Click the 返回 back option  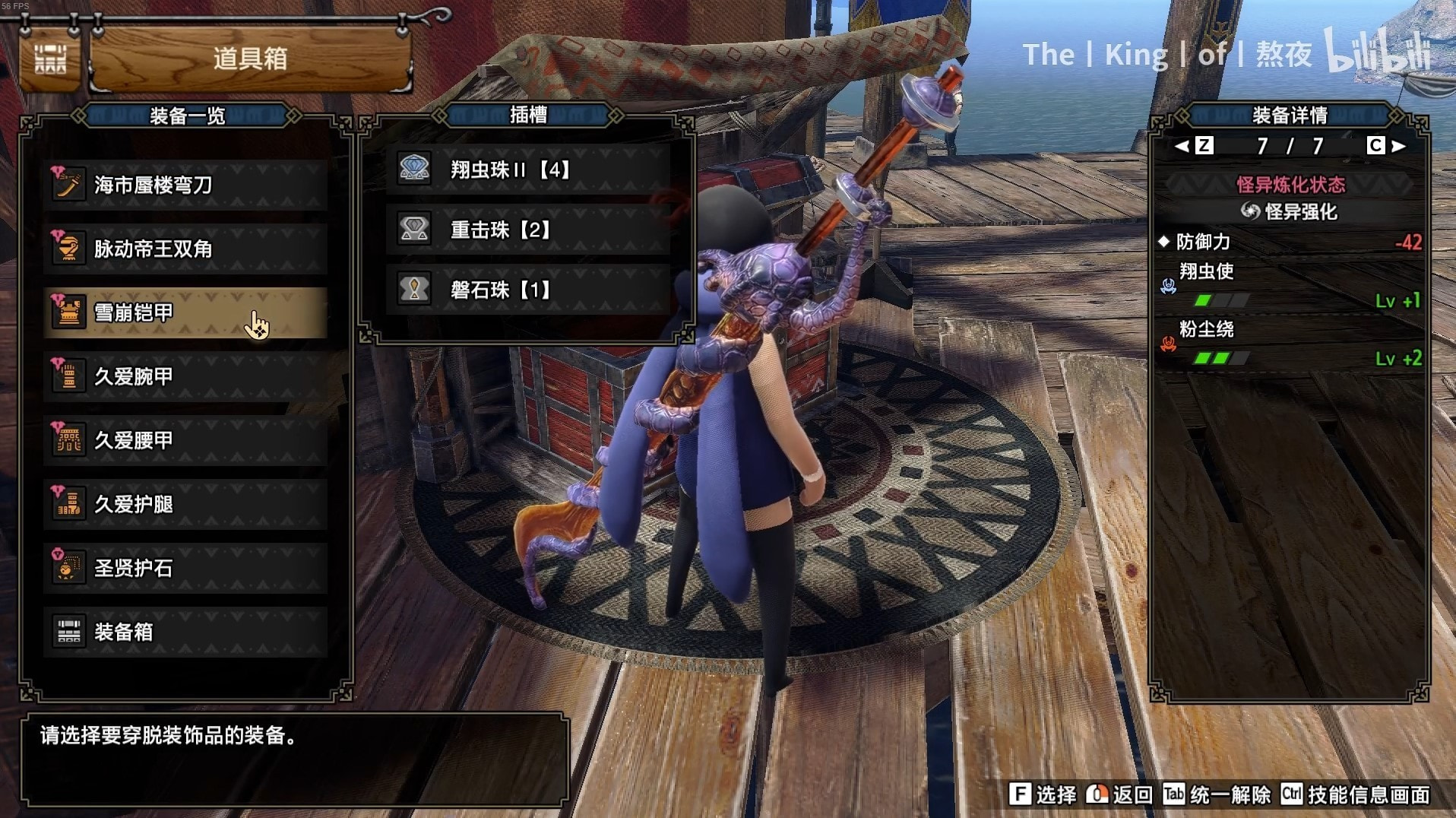[x=1120, y=795]
